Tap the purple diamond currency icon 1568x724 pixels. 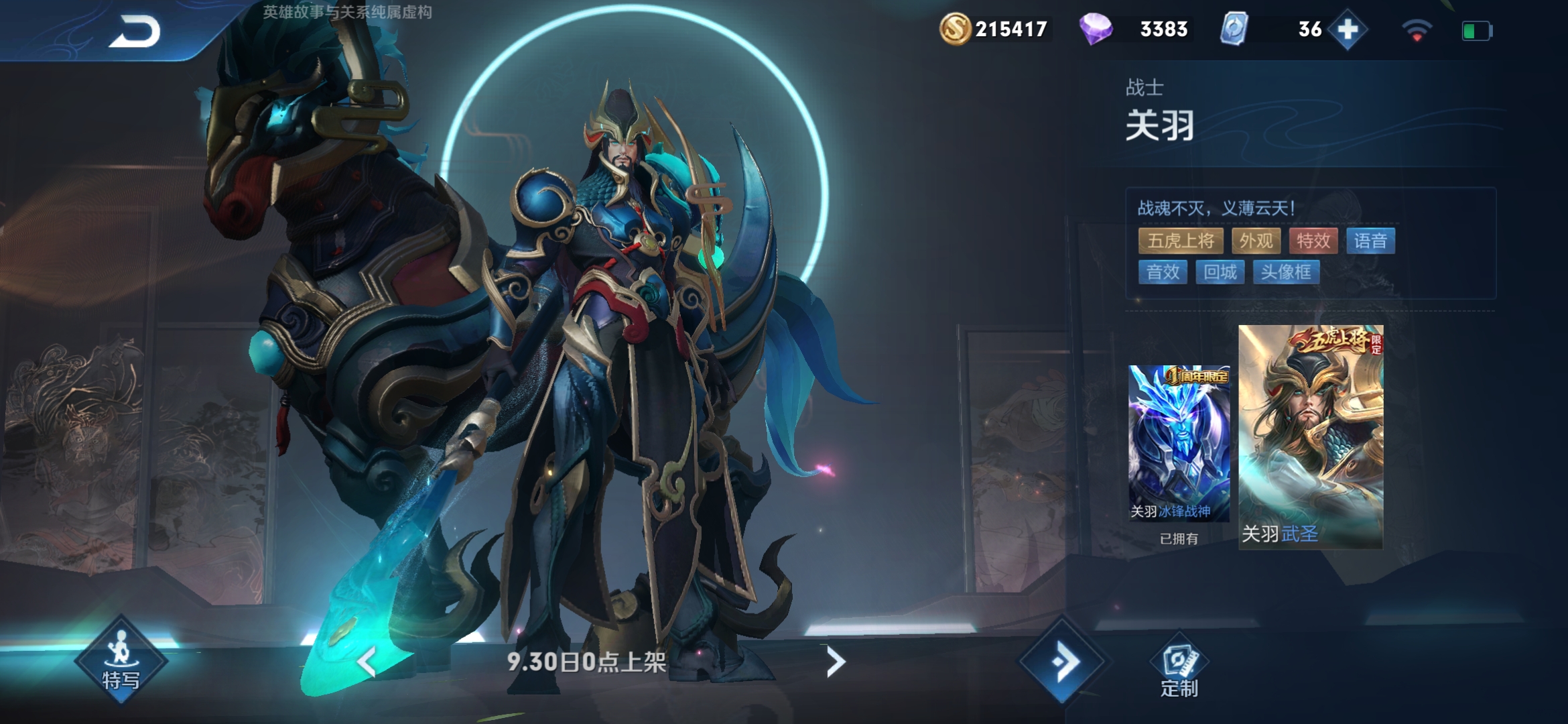point(1096,29)
